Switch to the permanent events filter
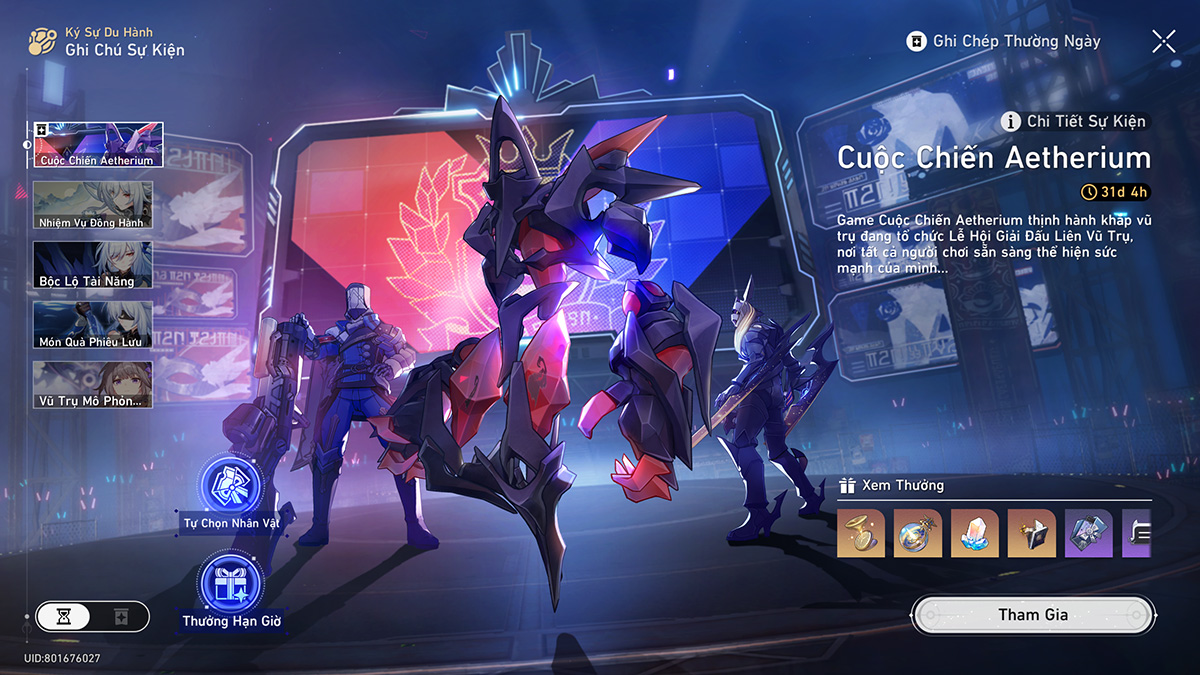 tap(121, 616)
